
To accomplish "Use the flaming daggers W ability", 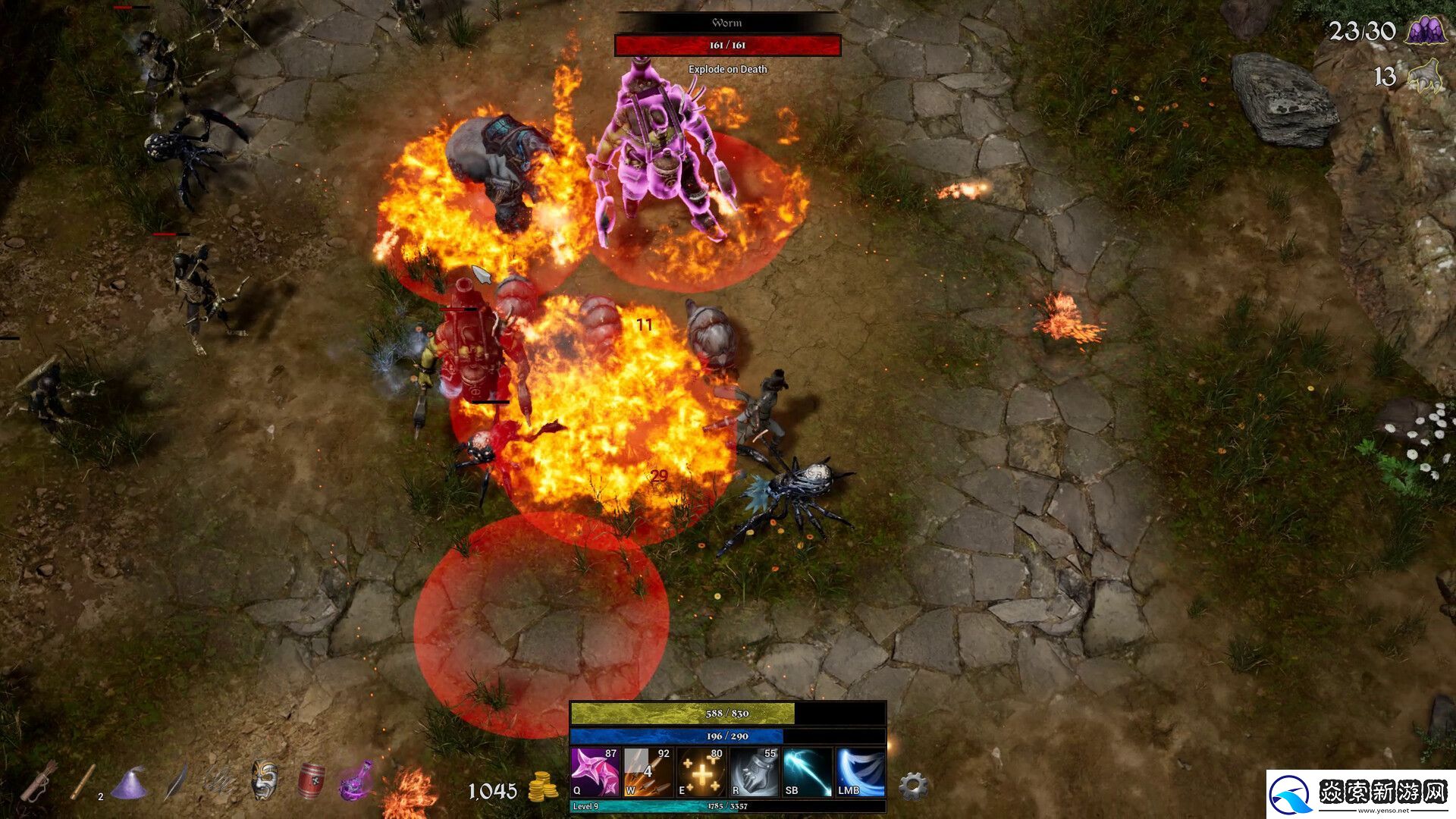I will click(648, 772).
